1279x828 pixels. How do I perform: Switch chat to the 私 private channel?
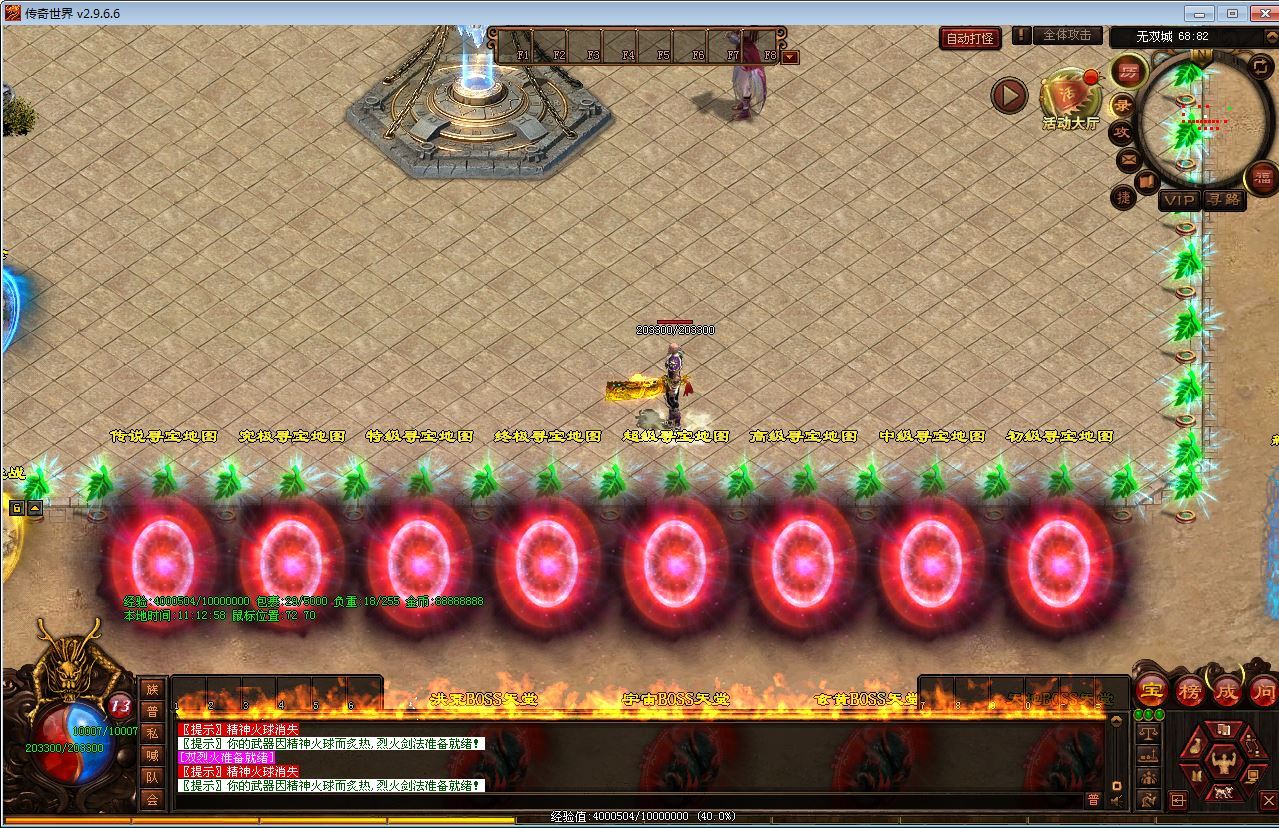[x=152, y=733]
